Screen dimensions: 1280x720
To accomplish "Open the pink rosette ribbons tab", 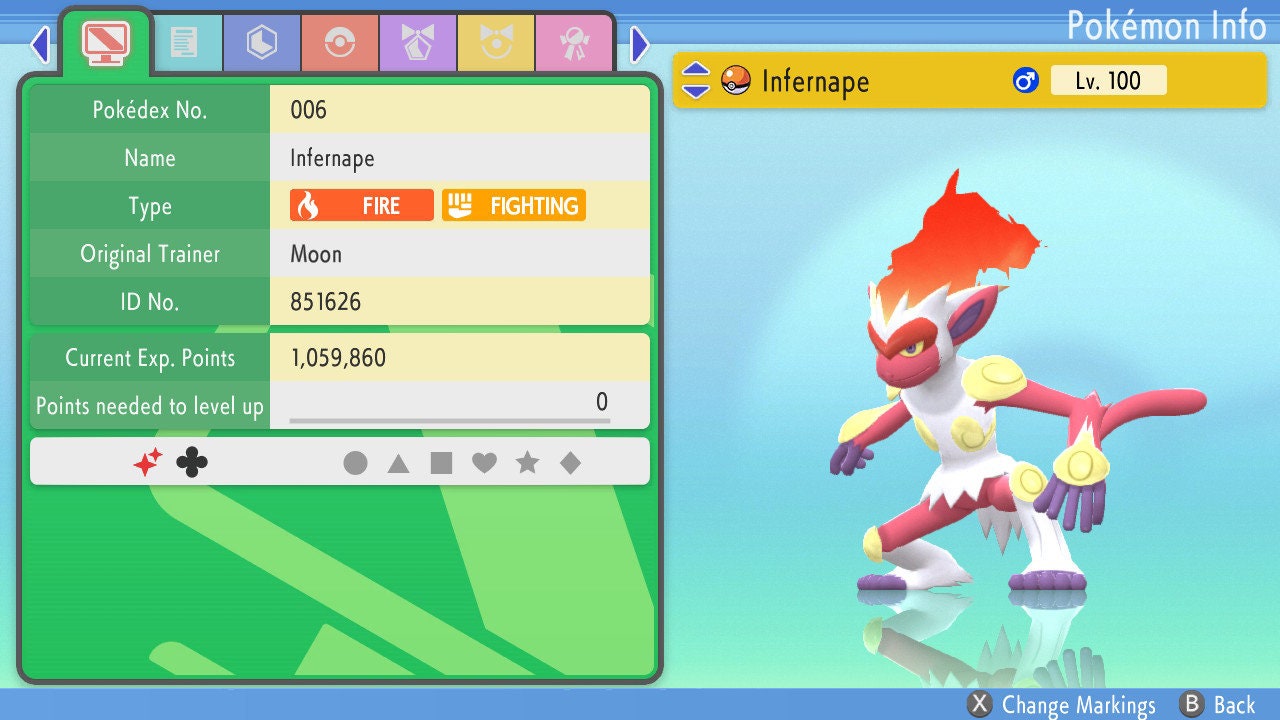I will (x=574, y=43).
